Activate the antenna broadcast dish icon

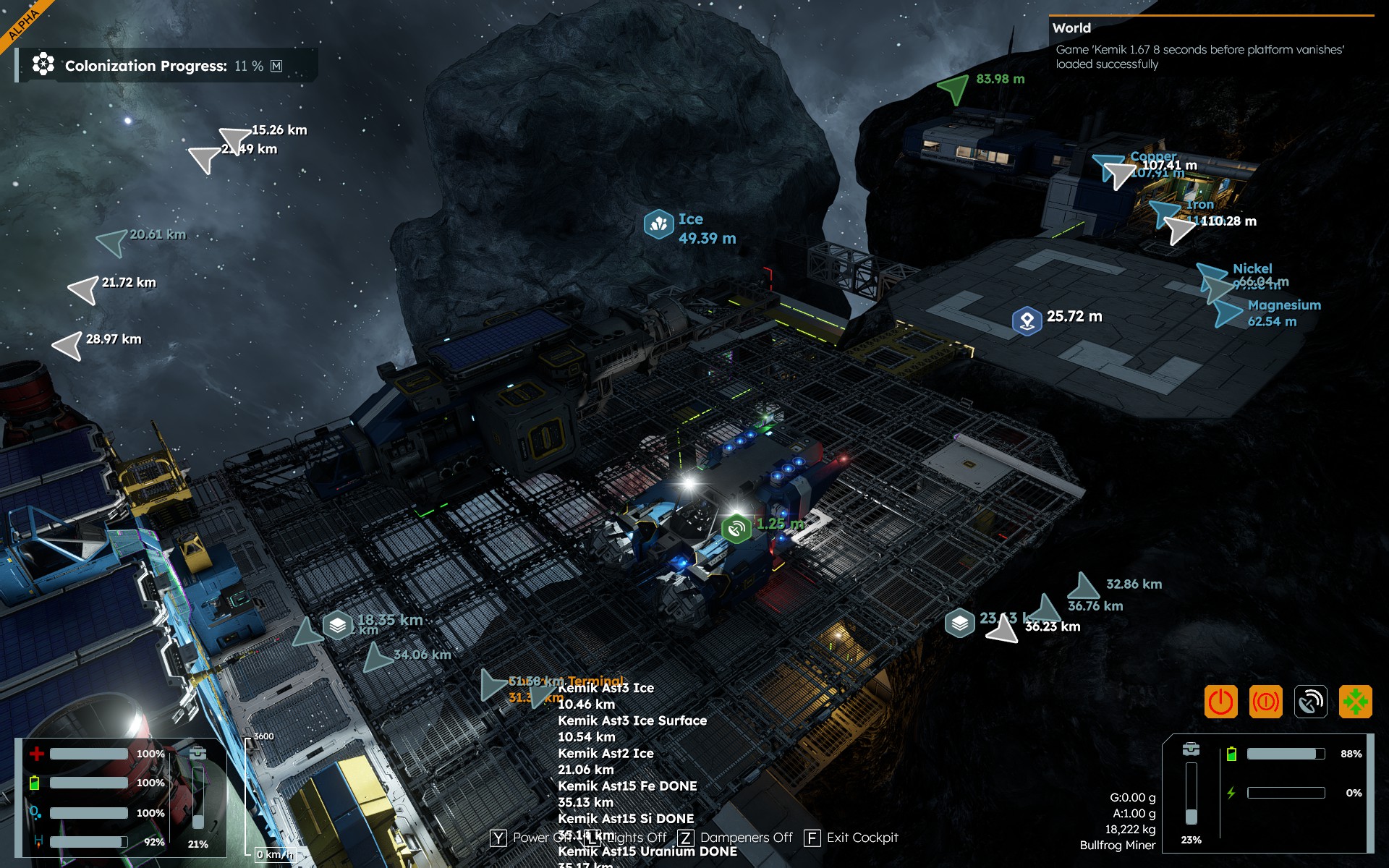click(1310, 702)
